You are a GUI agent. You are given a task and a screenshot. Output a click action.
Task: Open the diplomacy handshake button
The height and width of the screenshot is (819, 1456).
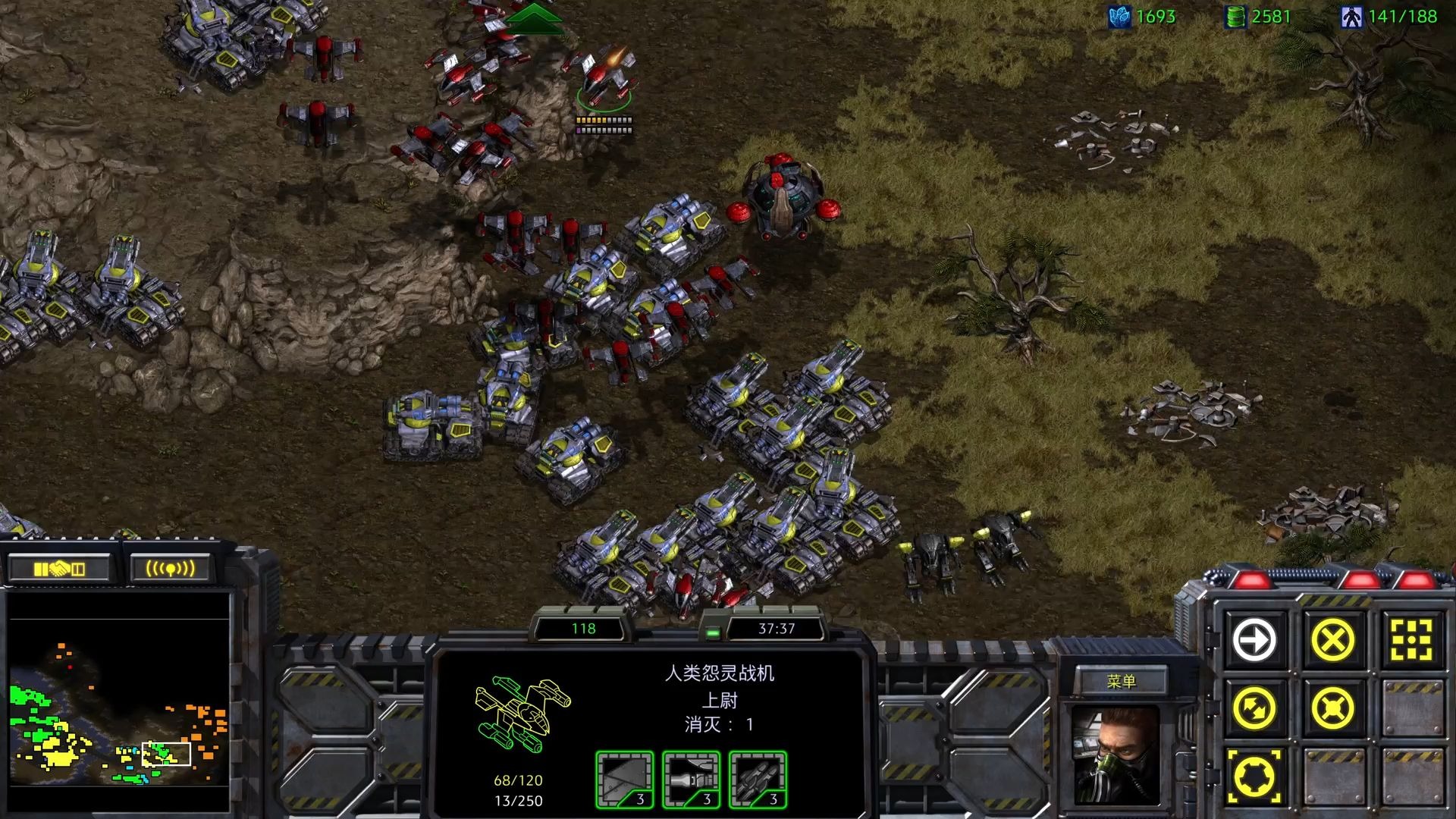[59, 568]
